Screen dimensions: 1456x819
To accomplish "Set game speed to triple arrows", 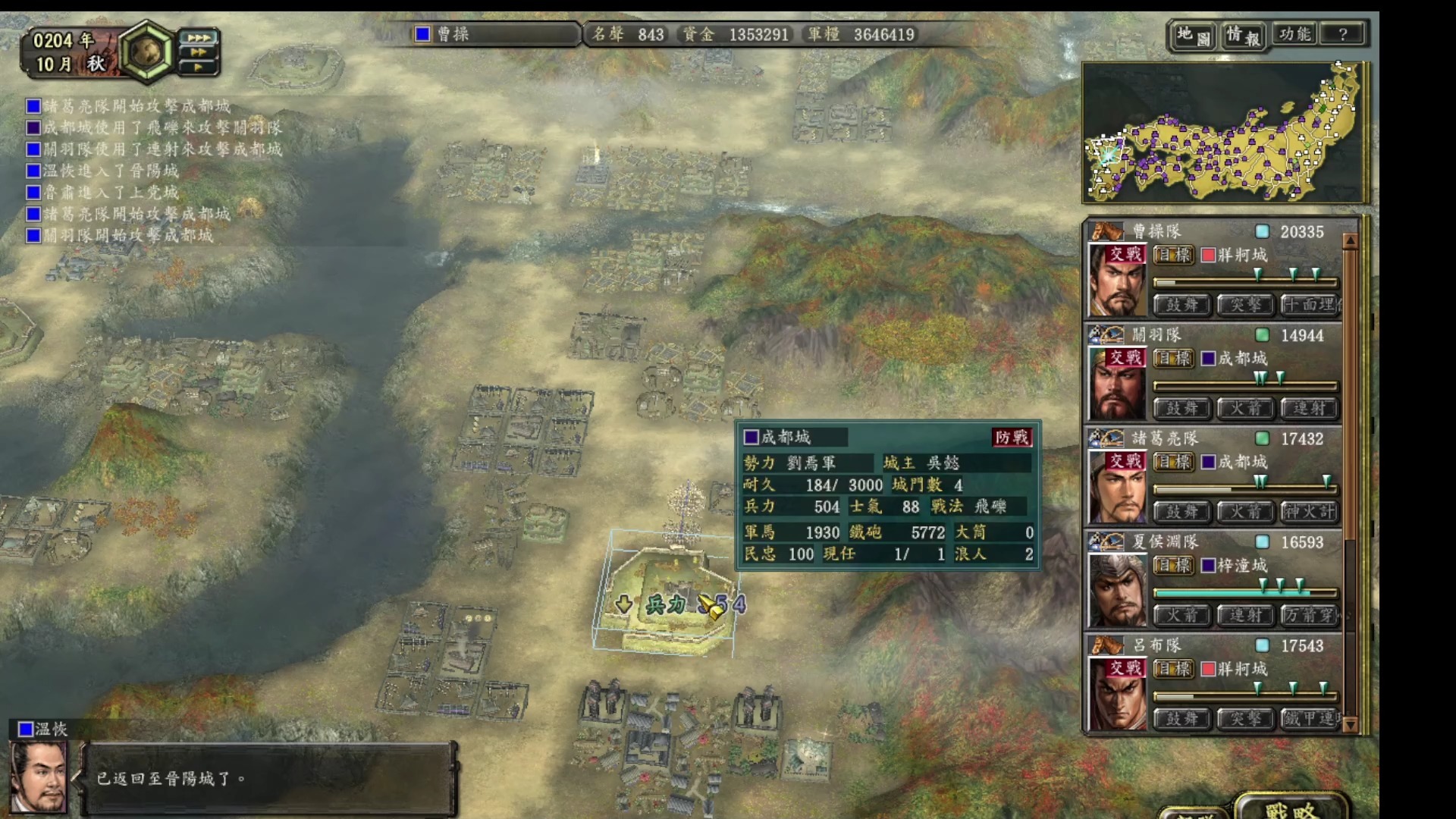I will coord(199,37).
